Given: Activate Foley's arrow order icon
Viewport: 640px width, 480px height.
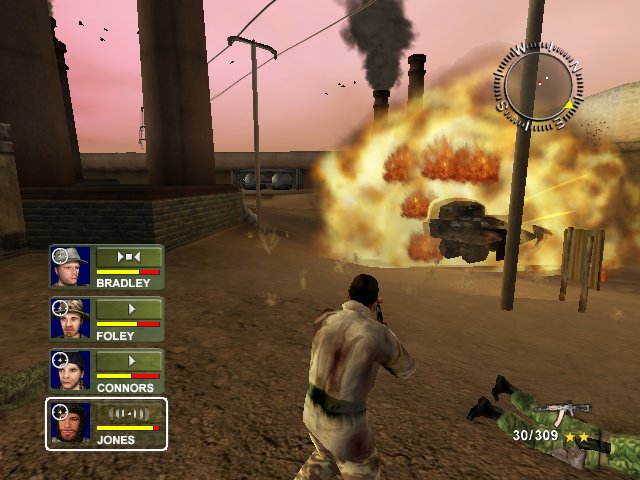Looking at the screenshot, I should (x=128, y=309).
